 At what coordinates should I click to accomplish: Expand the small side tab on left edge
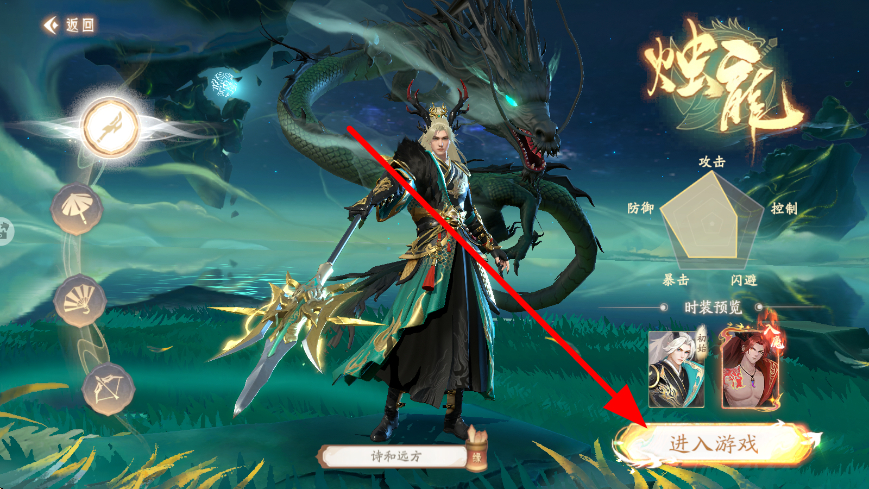(4, 231)
